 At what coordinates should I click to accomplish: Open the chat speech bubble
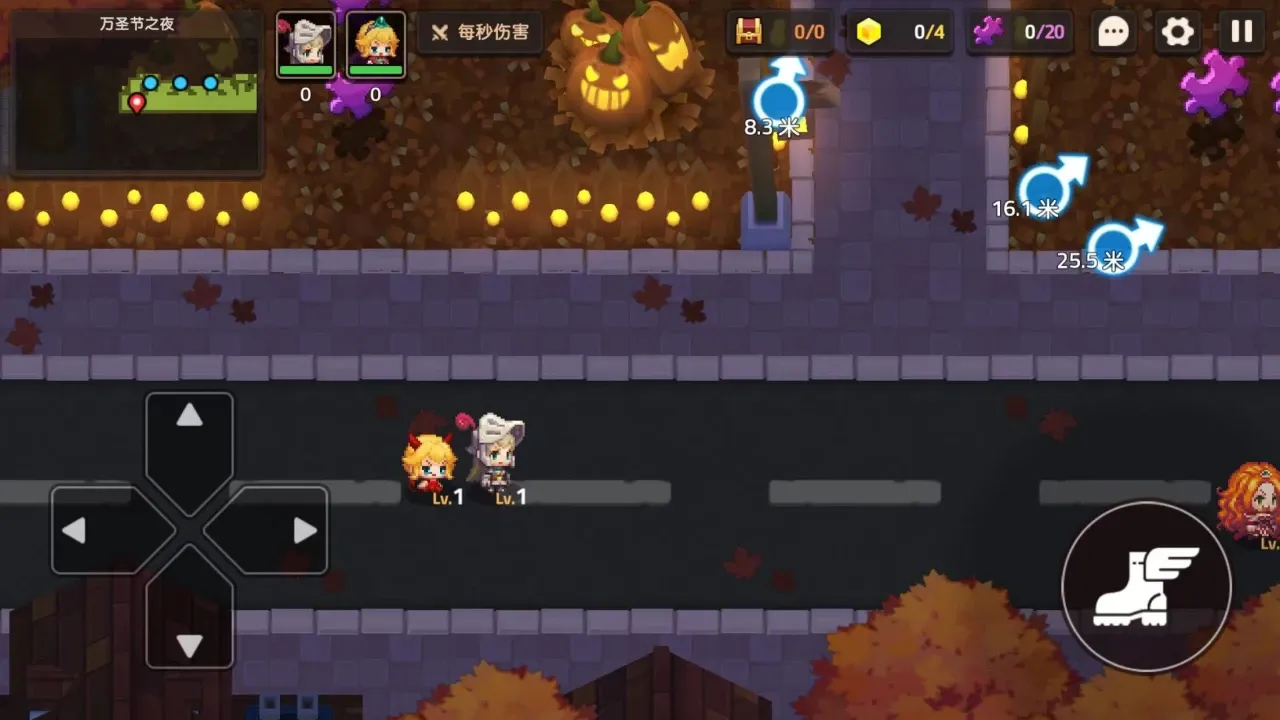1113,32
